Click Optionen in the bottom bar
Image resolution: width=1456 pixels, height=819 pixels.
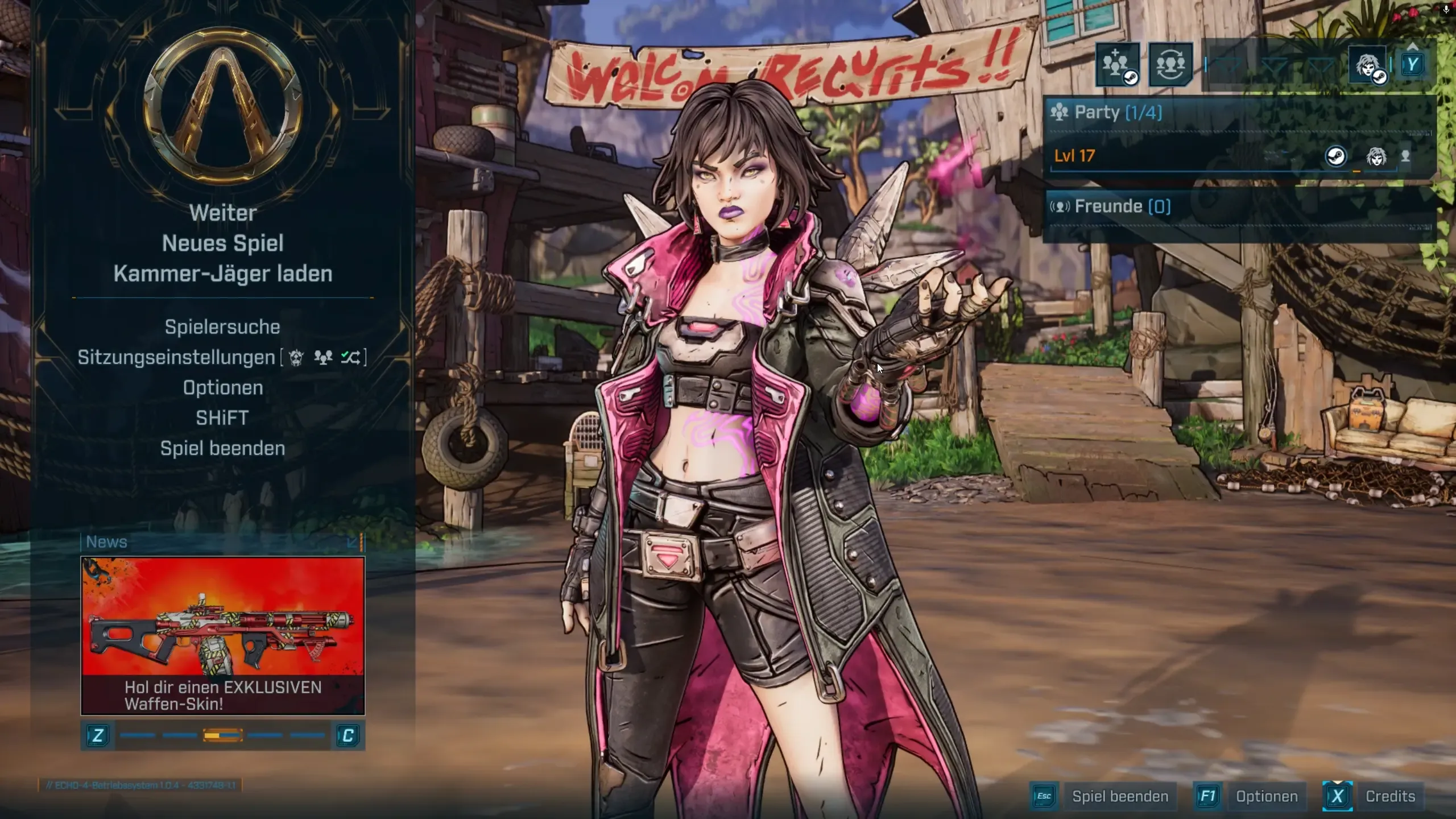point(1267,796)
